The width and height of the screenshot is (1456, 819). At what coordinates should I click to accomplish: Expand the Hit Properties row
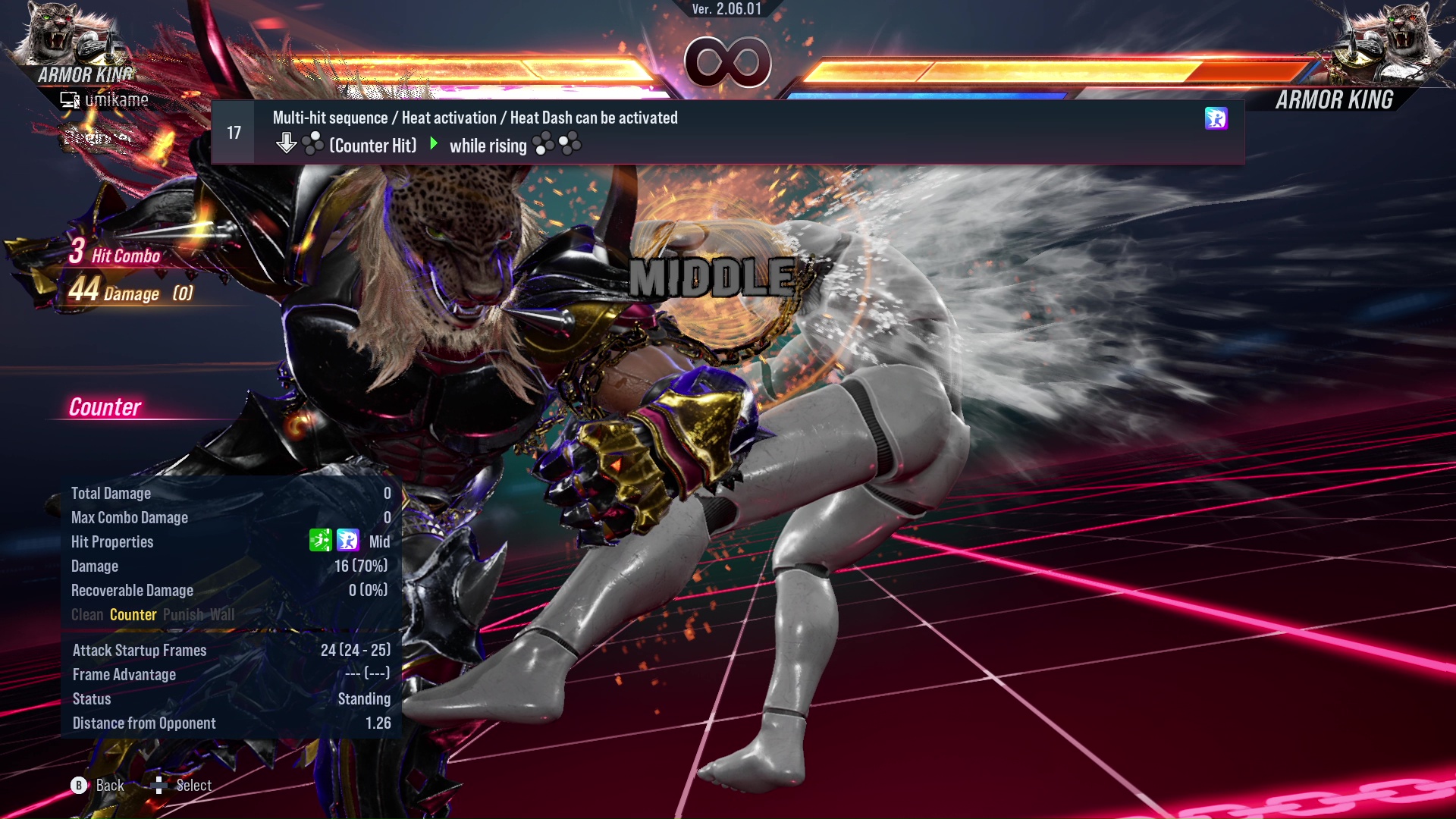pos(112,541)
